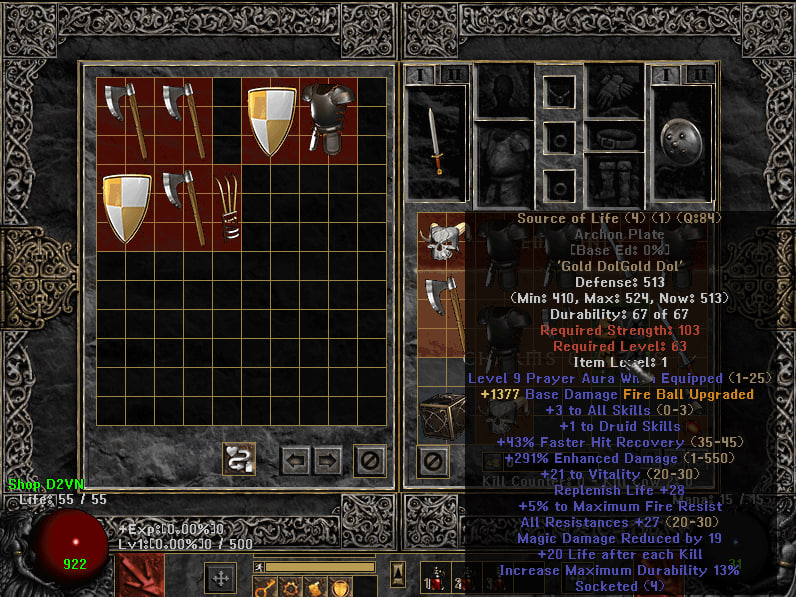Image resolution: width=796 pixels, height=597 pixels.
Task: Click the stash close button
Action: tap(370, 460)
